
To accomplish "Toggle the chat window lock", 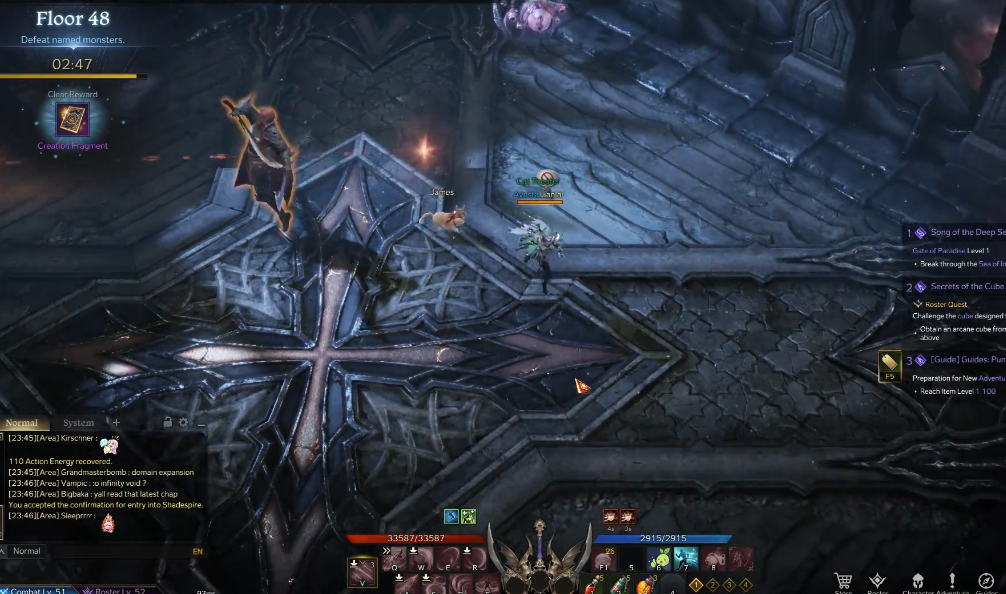I will 168,423.
